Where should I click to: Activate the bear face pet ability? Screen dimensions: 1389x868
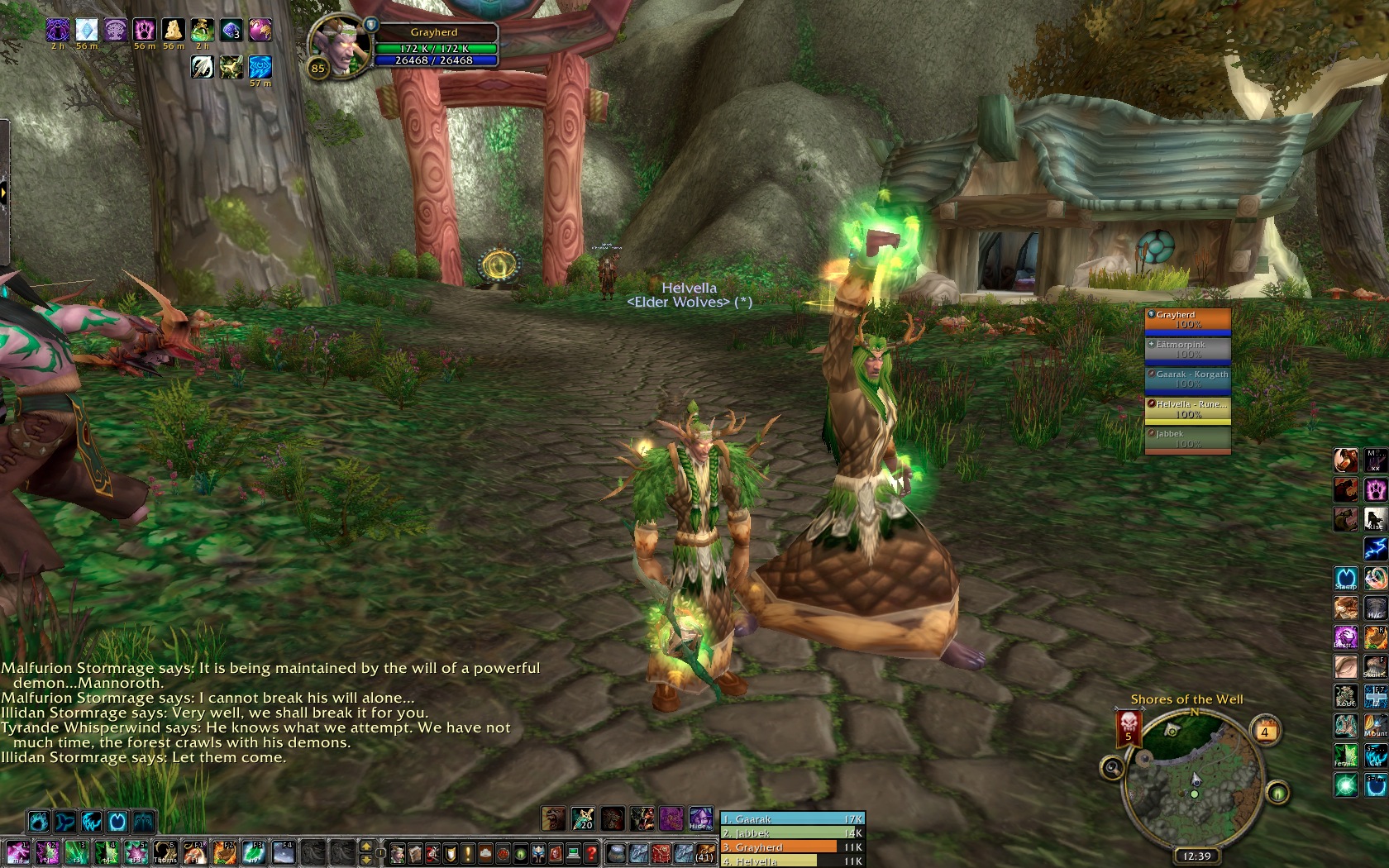[553, 818]
